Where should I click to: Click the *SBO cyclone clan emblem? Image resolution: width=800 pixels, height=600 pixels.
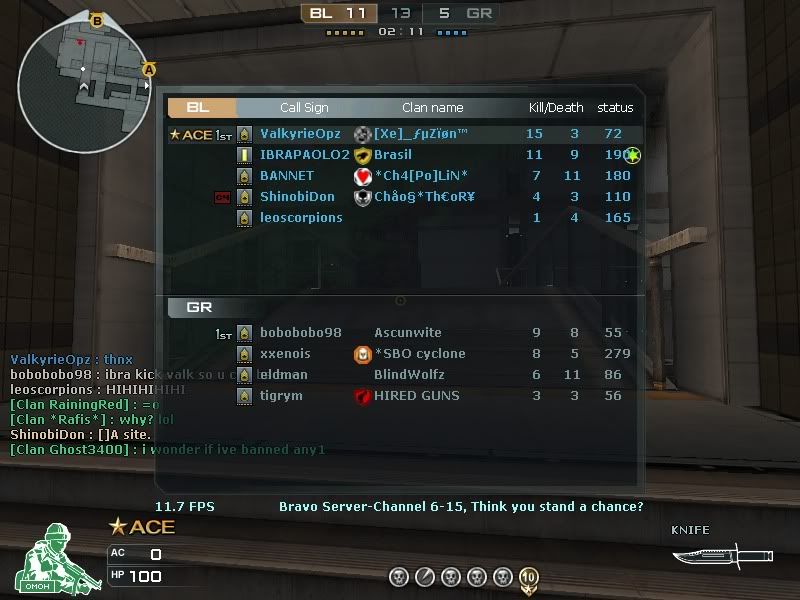click(363, 354)
